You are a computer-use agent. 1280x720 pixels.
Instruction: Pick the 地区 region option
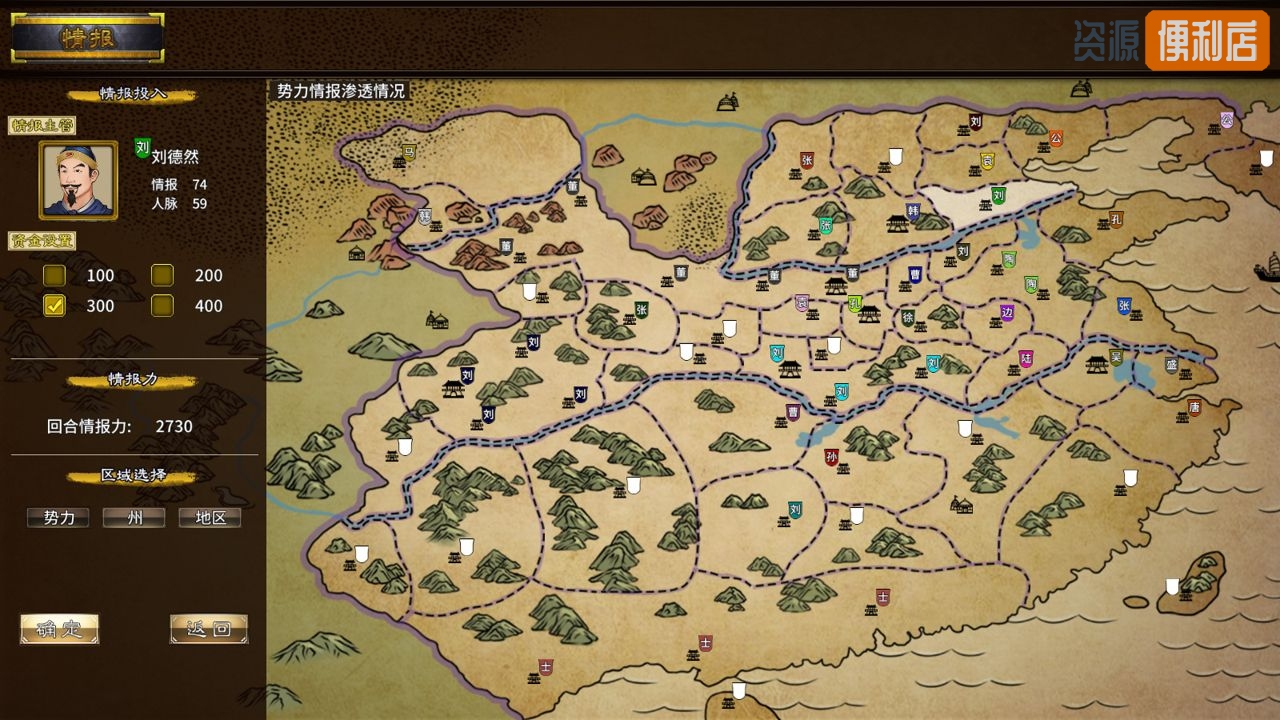(210, 518)
